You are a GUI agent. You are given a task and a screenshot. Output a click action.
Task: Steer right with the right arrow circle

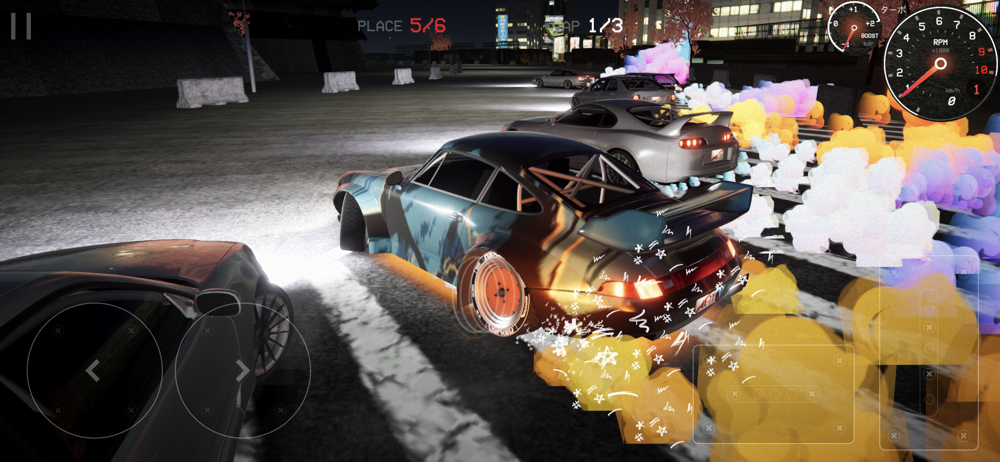[242, 371]
